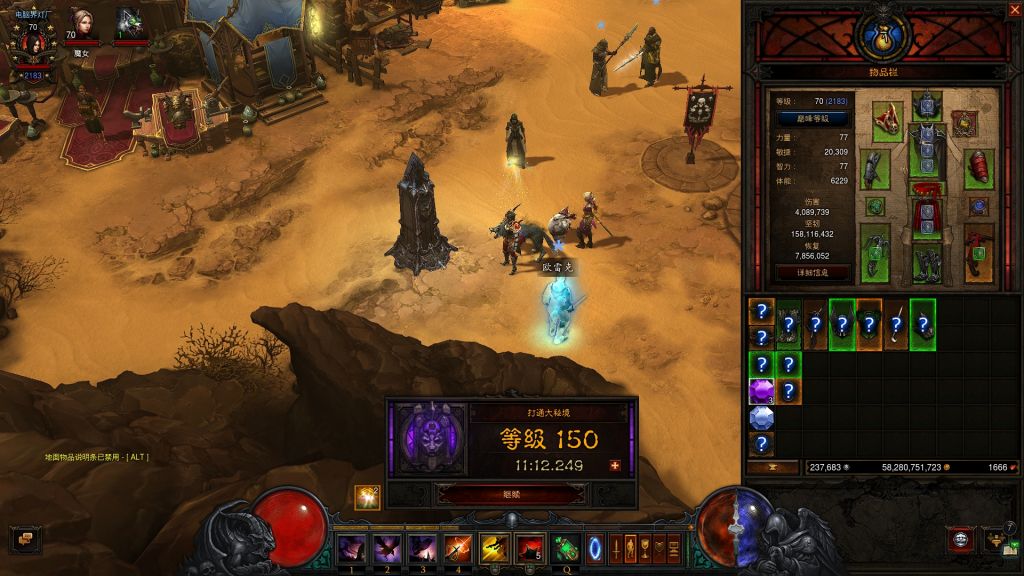The image size is (1024, 576).
Task: Activate the skill in hotbar slot 1
Action: coord(351,549)
